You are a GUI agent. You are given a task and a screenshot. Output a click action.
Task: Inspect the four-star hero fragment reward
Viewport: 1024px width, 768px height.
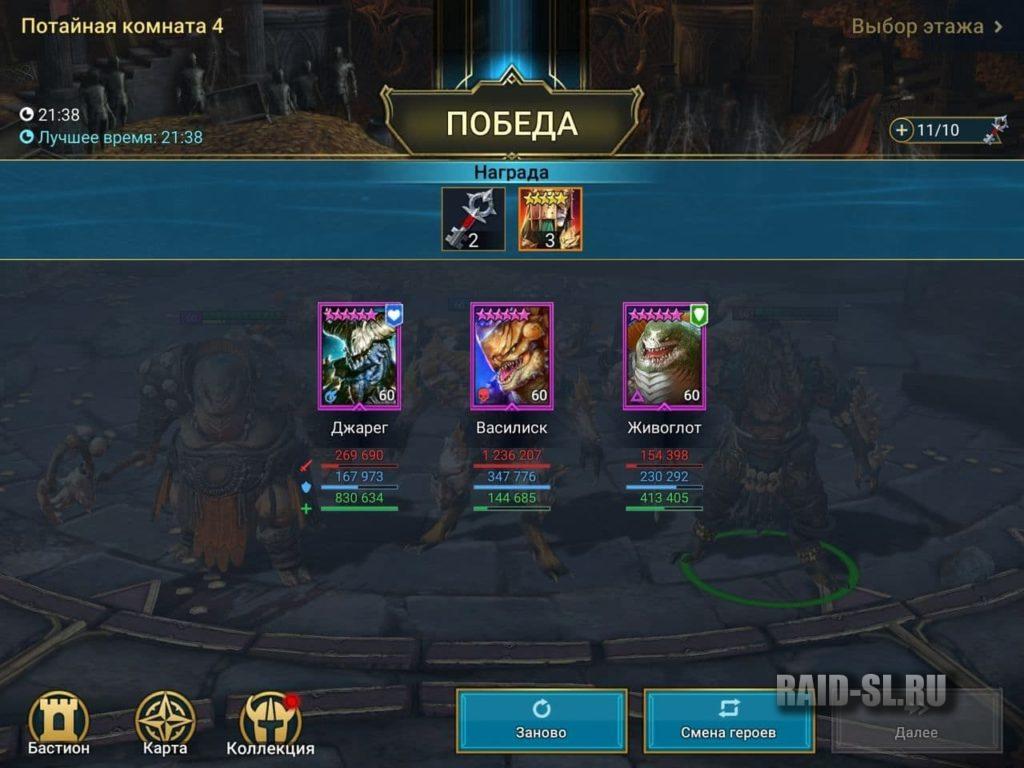550,219
